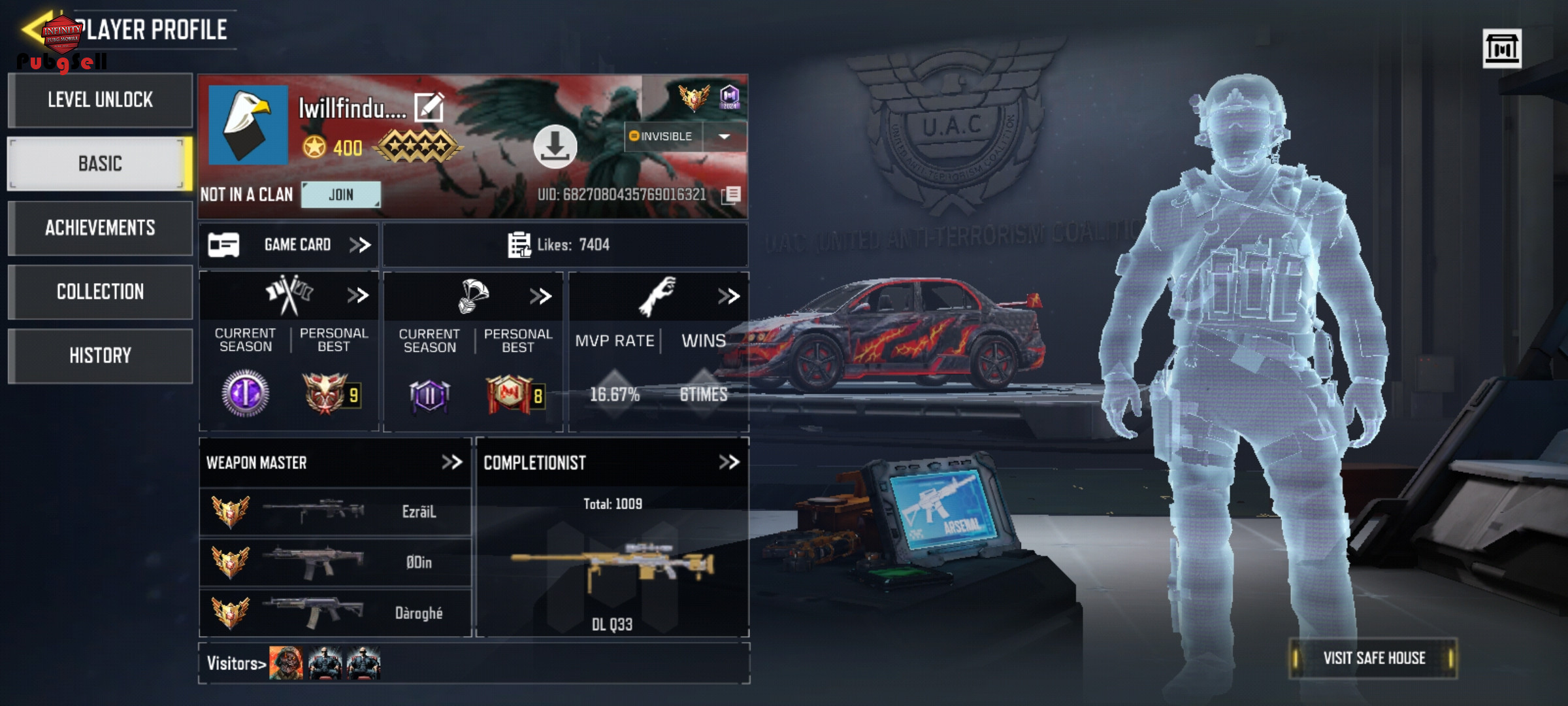
Task: Expand the Completionist section
Action: [728, 462]
